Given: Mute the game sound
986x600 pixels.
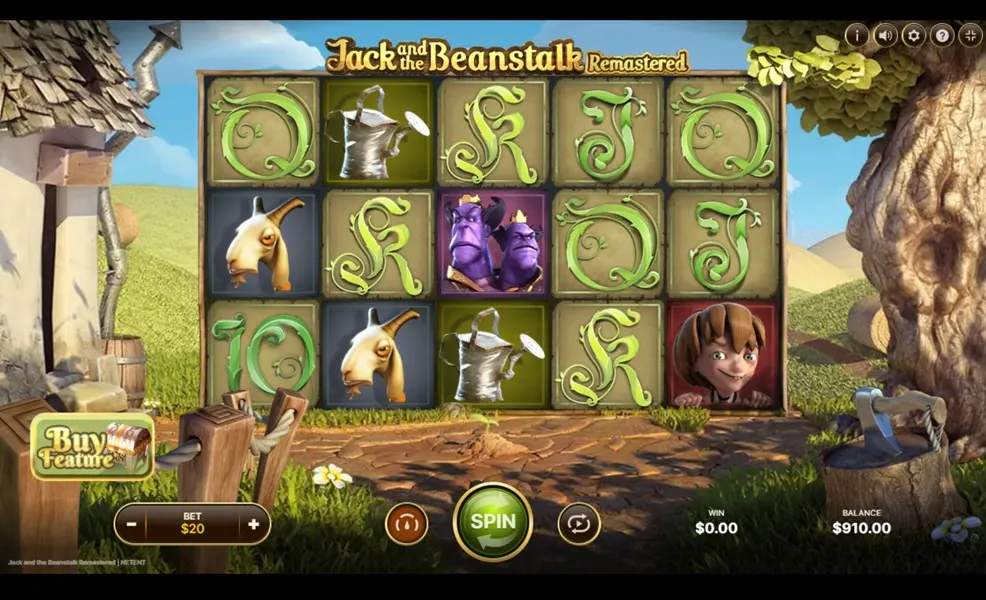Looking at the screenshot, I should pyautogui.click(x=884, y=35).
